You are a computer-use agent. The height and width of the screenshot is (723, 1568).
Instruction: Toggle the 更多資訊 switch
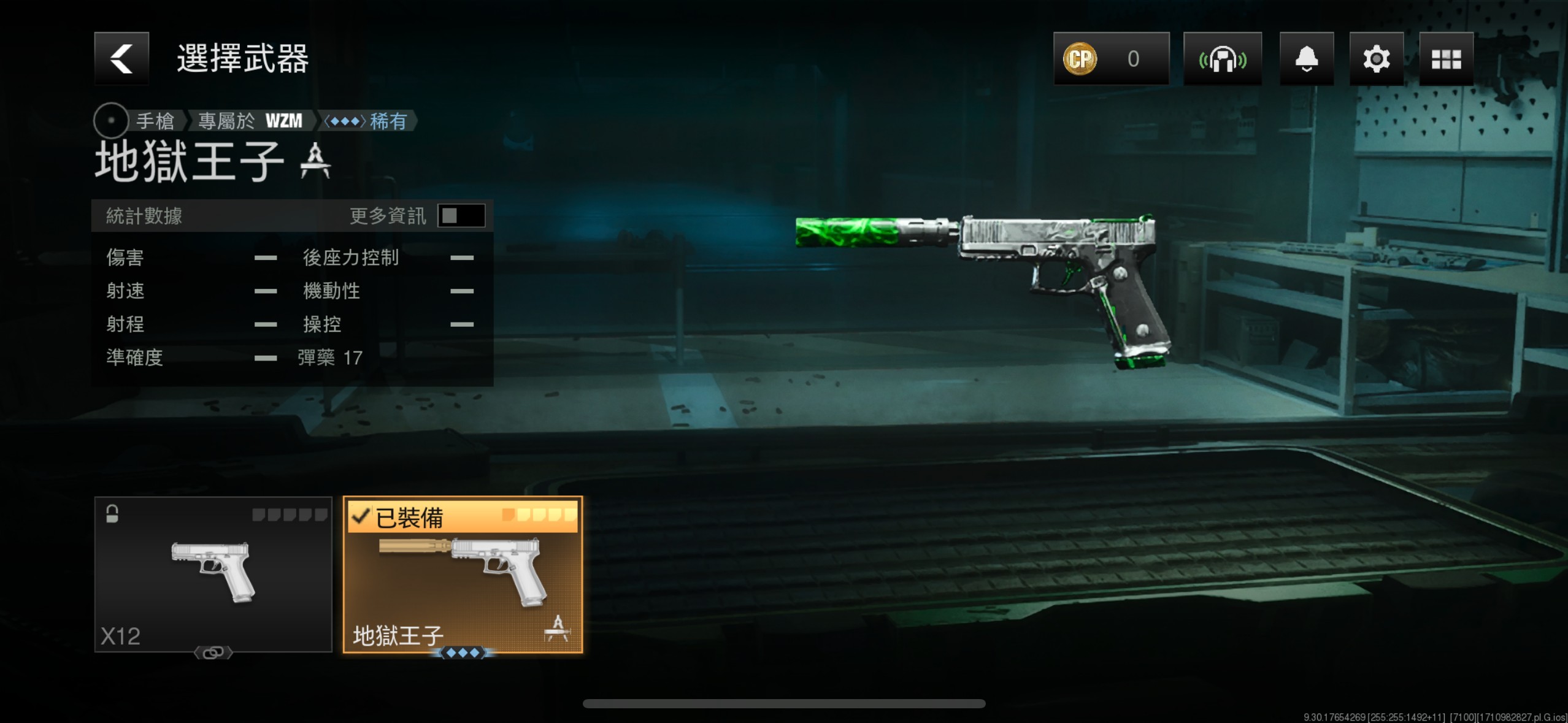[461, 216]
